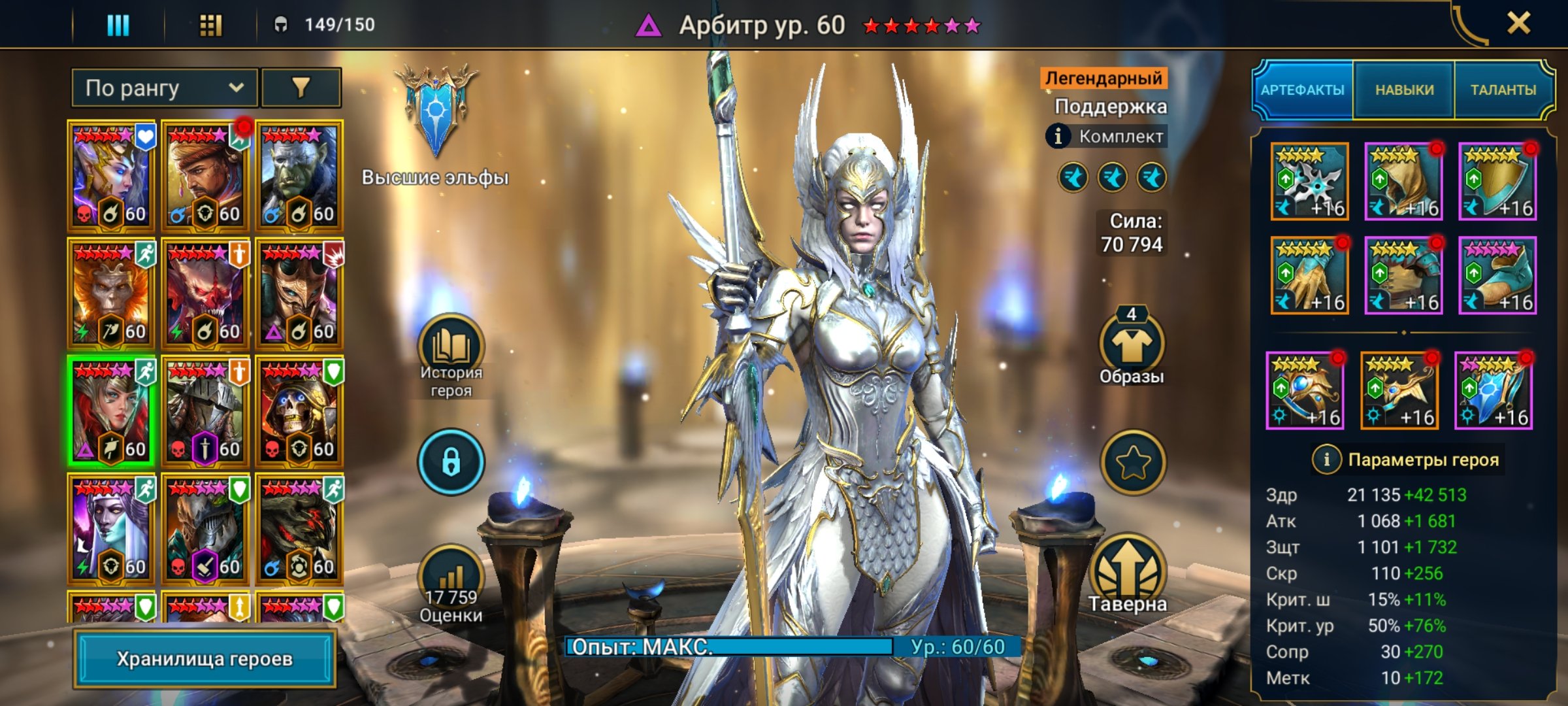This screenshot has width=1568, height=706.
Task: Select the Артефакты tab
Action: point(1302,90)
